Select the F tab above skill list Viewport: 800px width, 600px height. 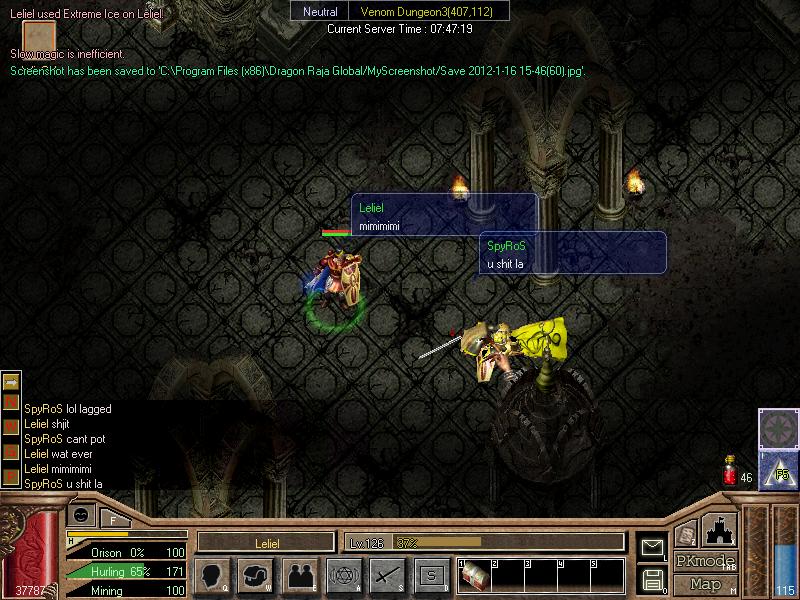pyautogui.click(x=114, y=518)
